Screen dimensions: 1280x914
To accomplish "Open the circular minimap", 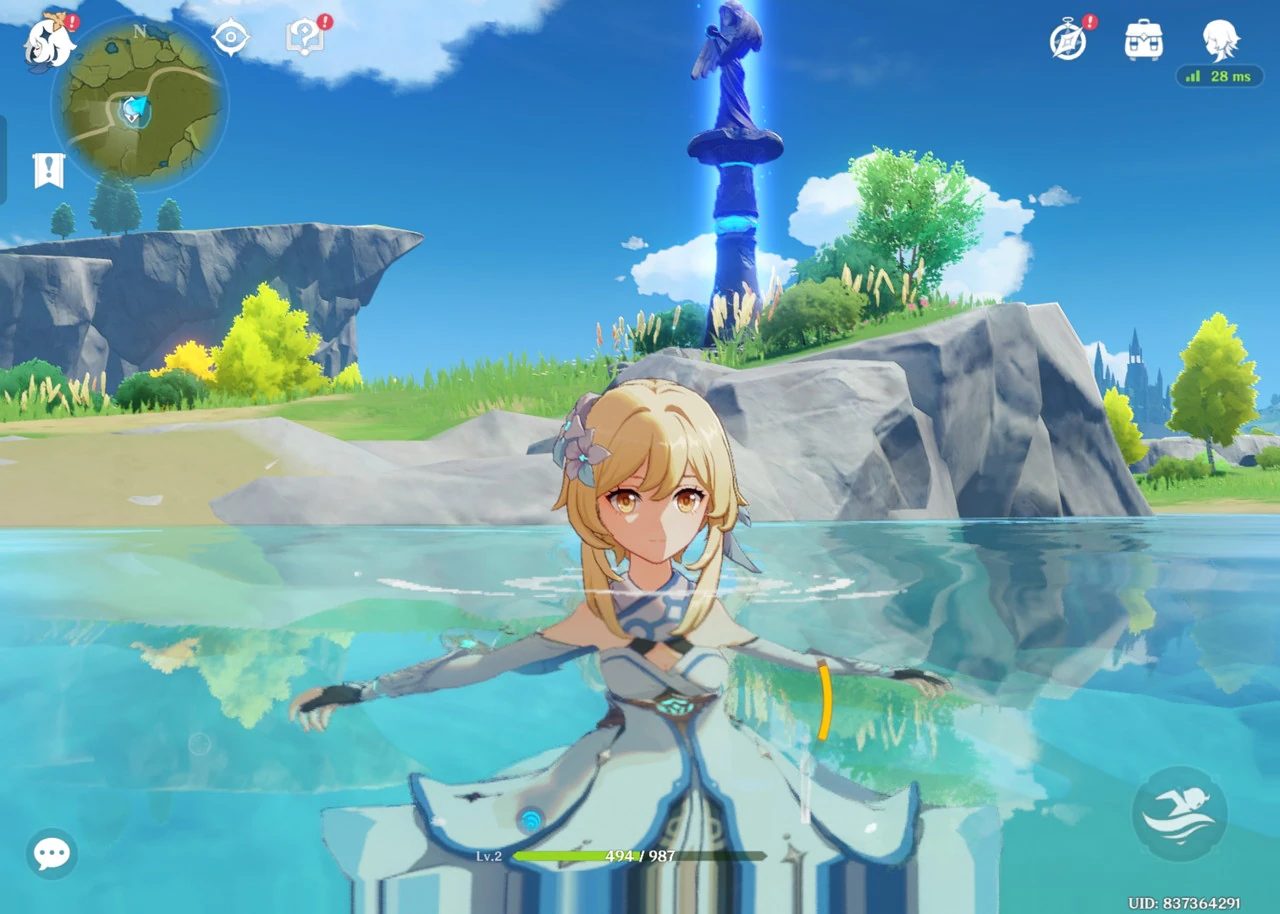I will pos(139,104).
